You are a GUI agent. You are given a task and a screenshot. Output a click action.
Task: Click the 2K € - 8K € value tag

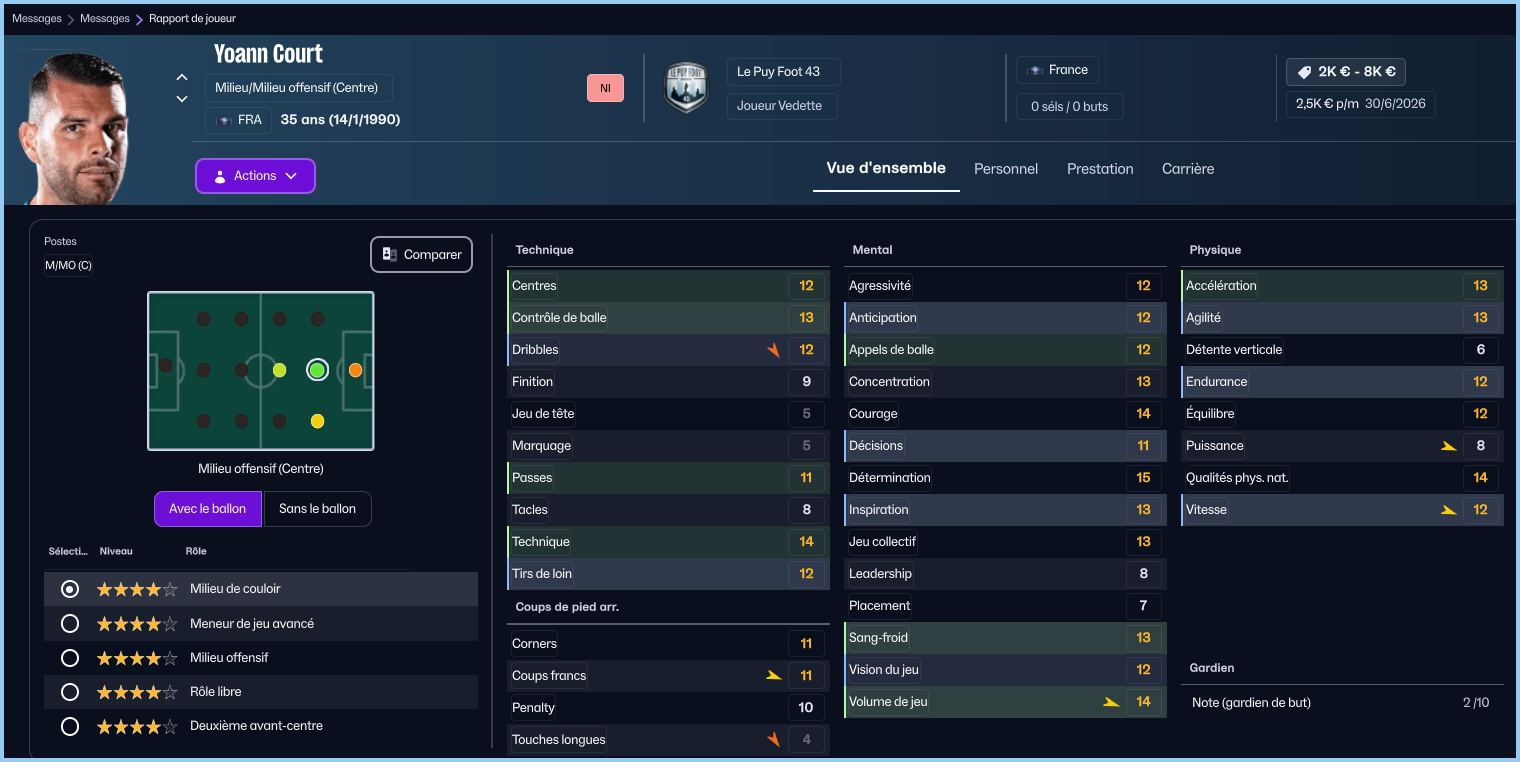point(1346,72)
